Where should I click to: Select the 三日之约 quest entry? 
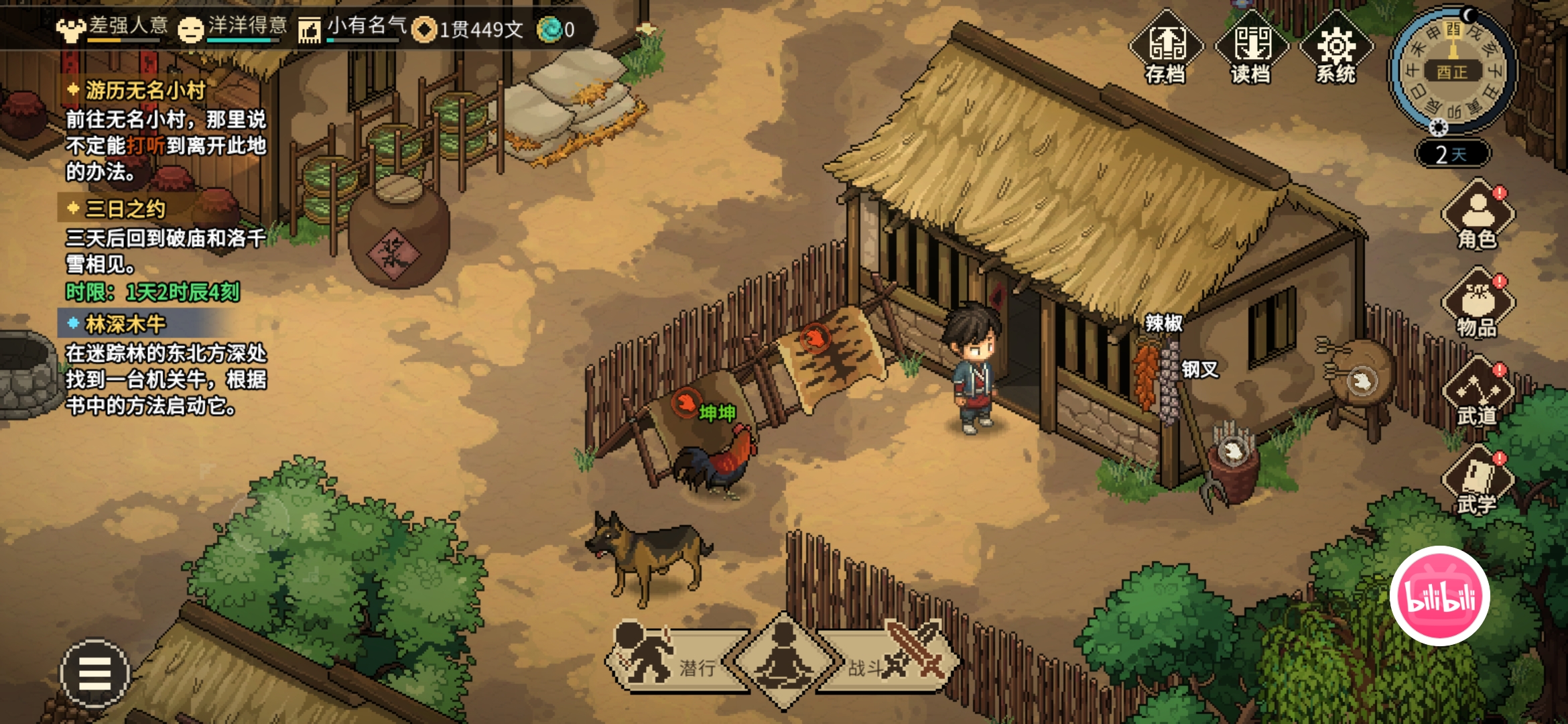(x=125, y=209)
